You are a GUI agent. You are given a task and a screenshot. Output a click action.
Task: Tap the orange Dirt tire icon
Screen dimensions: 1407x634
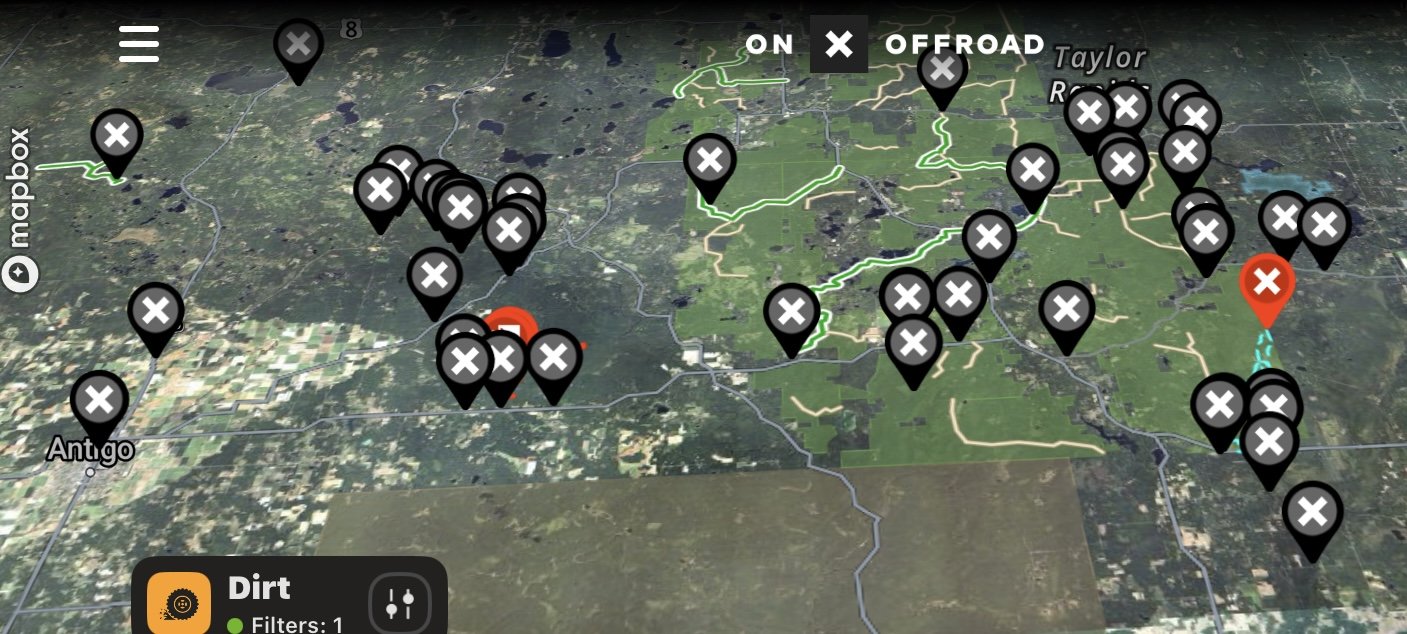click(179, 604)
